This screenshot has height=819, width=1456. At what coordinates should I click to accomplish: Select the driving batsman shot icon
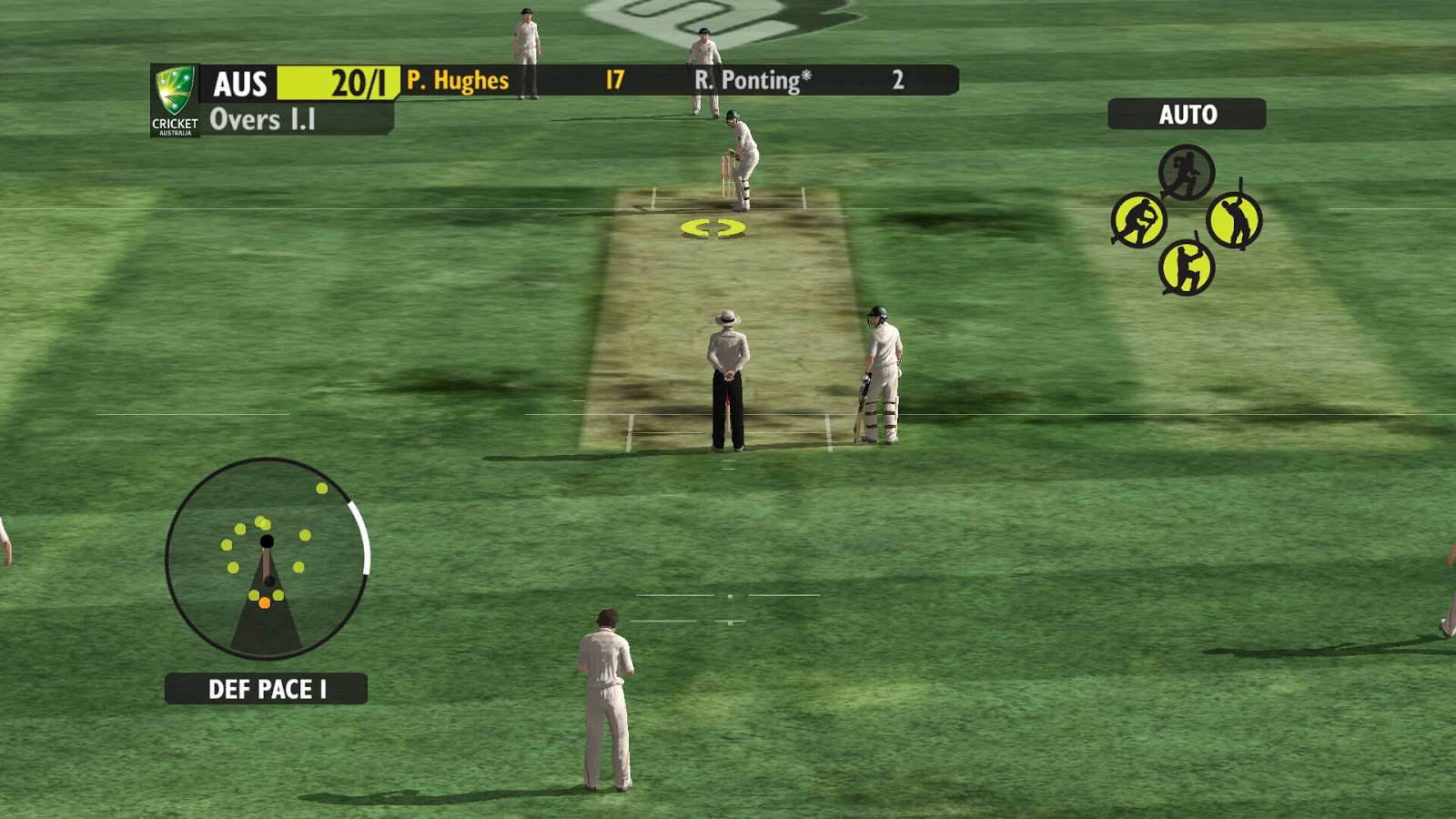(x=1186, y=268)
